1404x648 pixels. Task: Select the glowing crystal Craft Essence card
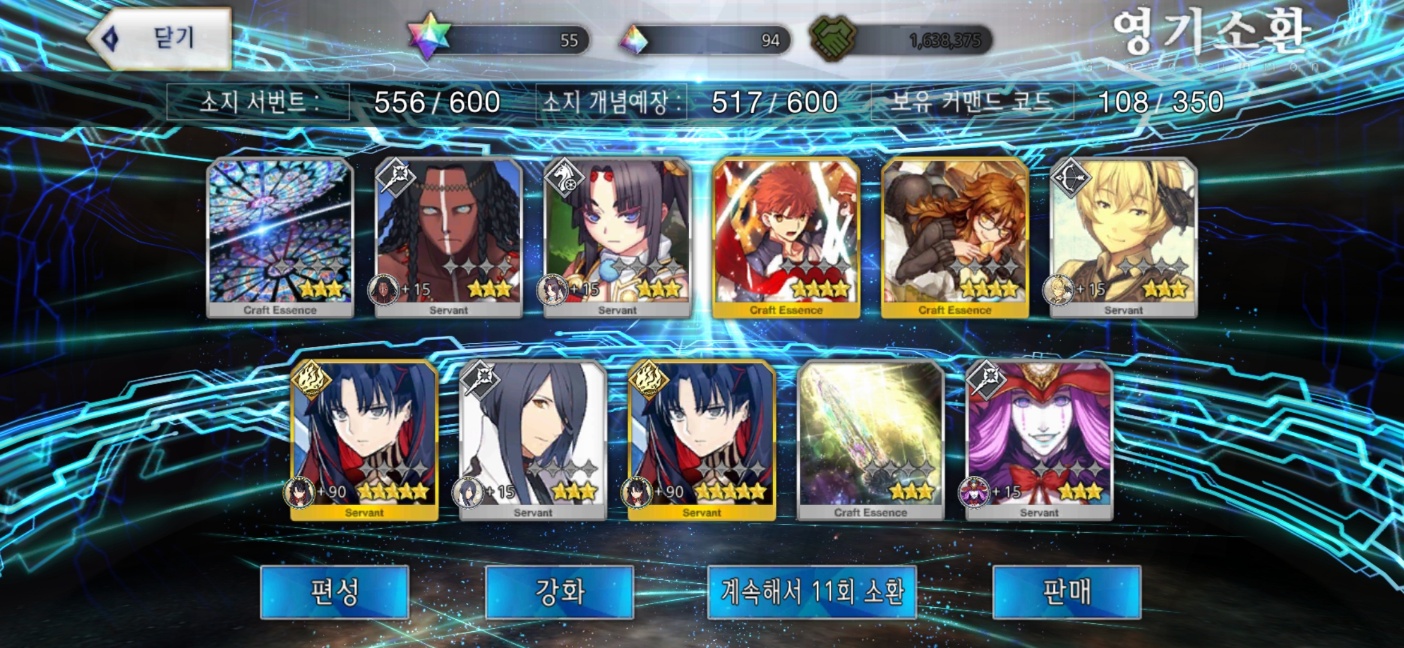tap(870, 440)
